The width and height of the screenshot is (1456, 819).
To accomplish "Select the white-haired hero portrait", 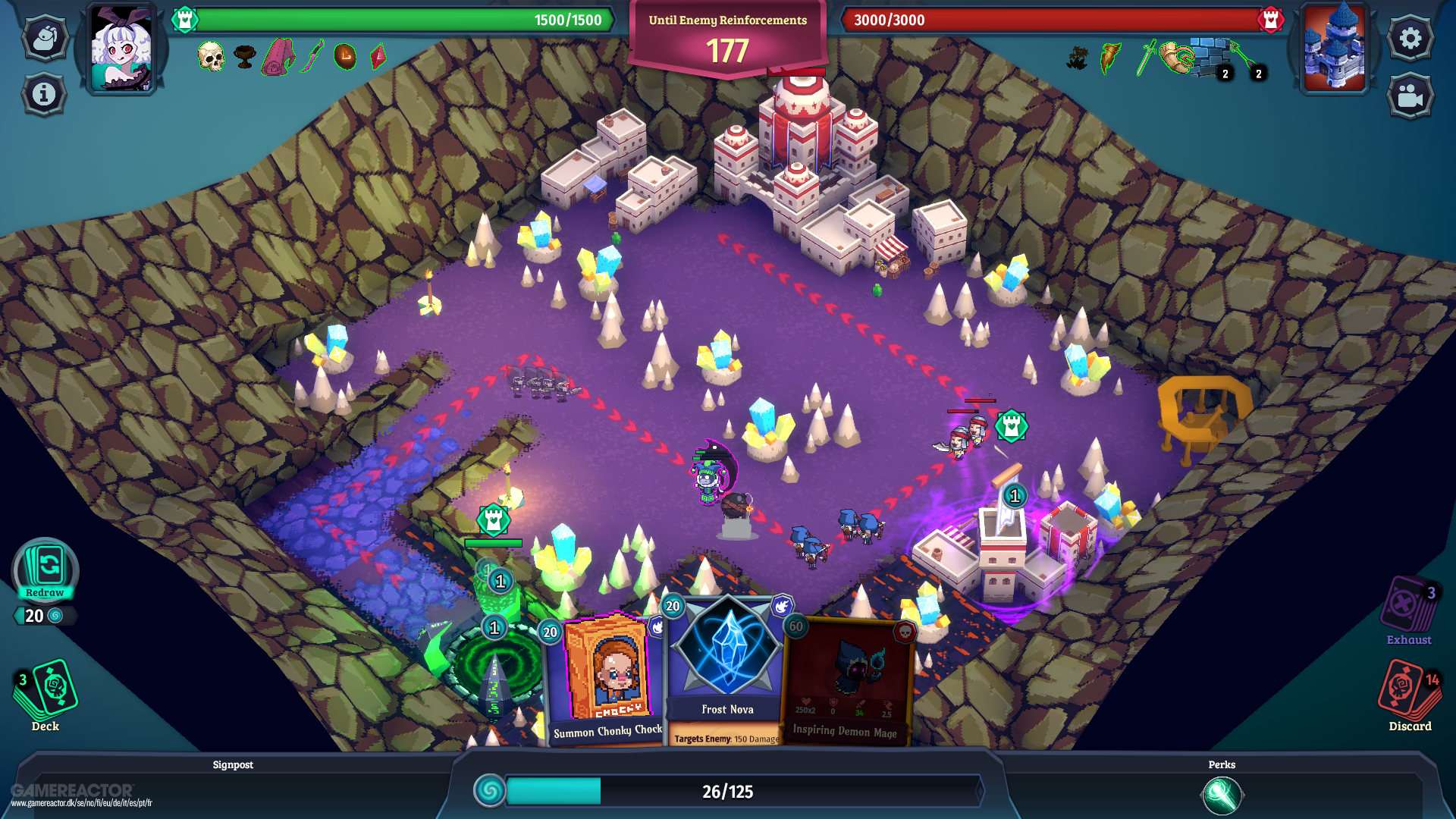I will coord(121,49).
